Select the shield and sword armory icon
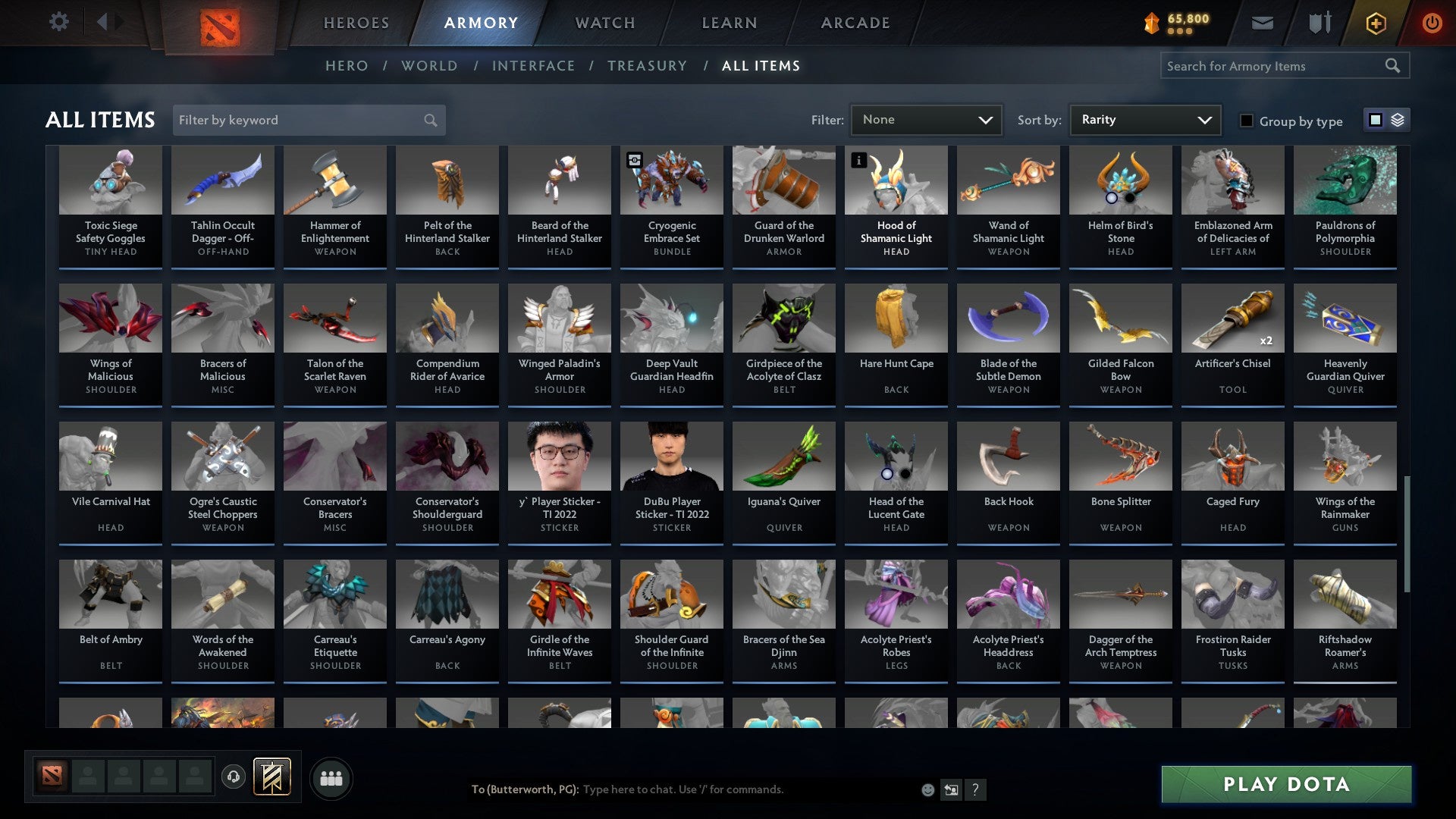 [x=1319, y=23]
